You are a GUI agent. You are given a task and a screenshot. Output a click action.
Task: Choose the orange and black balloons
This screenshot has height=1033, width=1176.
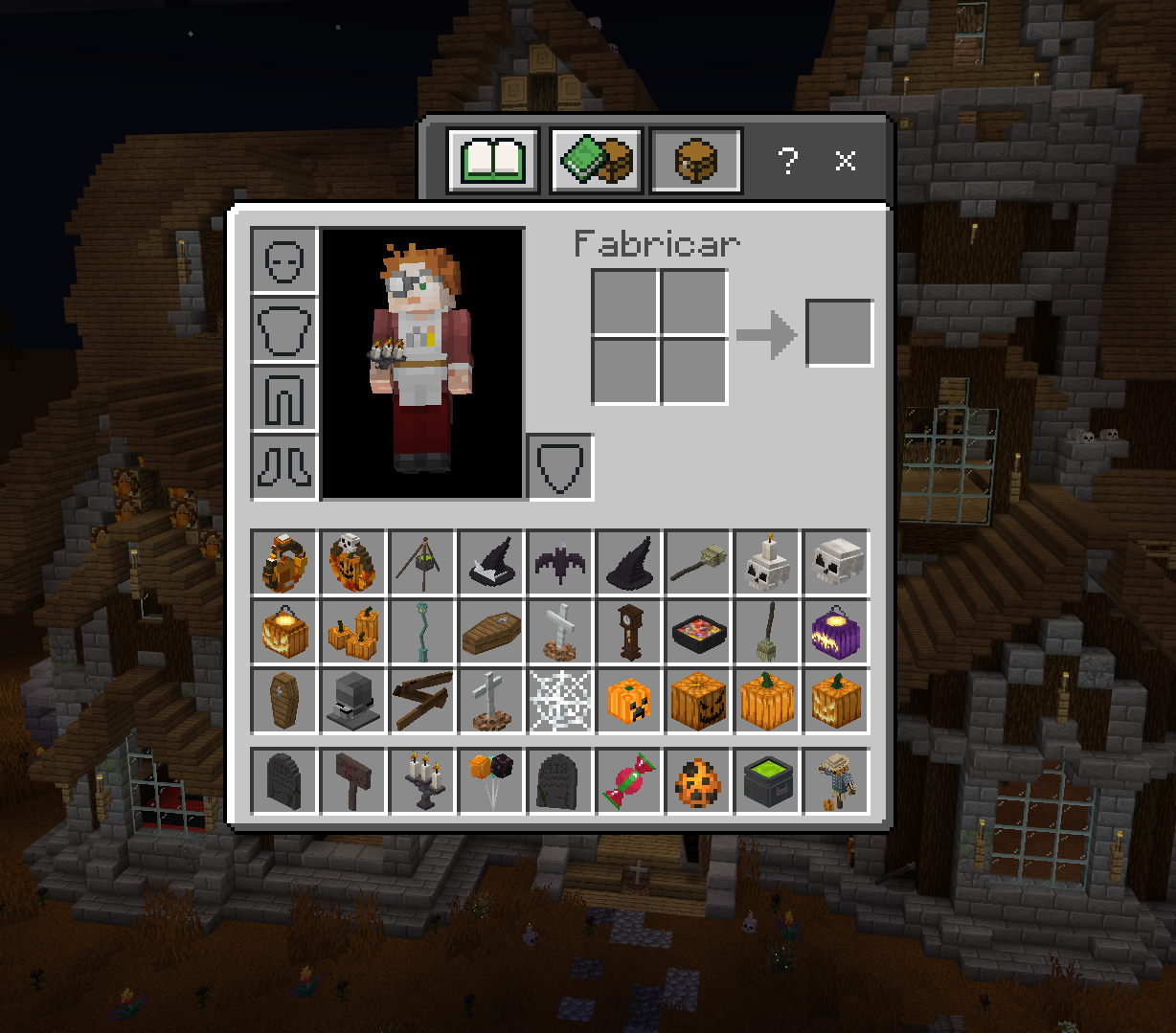[491, 781]
